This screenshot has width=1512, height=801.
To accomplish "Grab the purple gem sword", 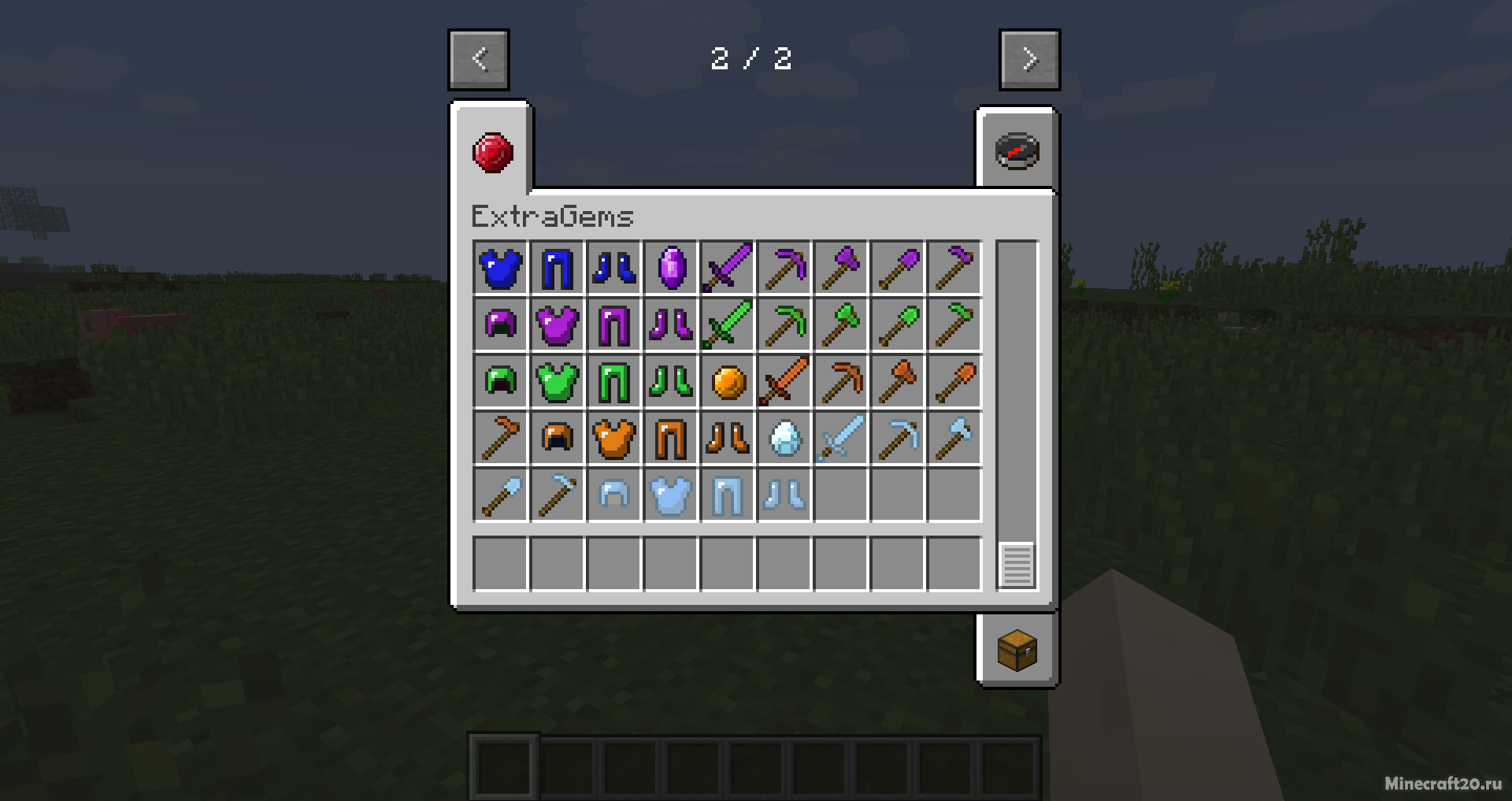I will point(728,268).
